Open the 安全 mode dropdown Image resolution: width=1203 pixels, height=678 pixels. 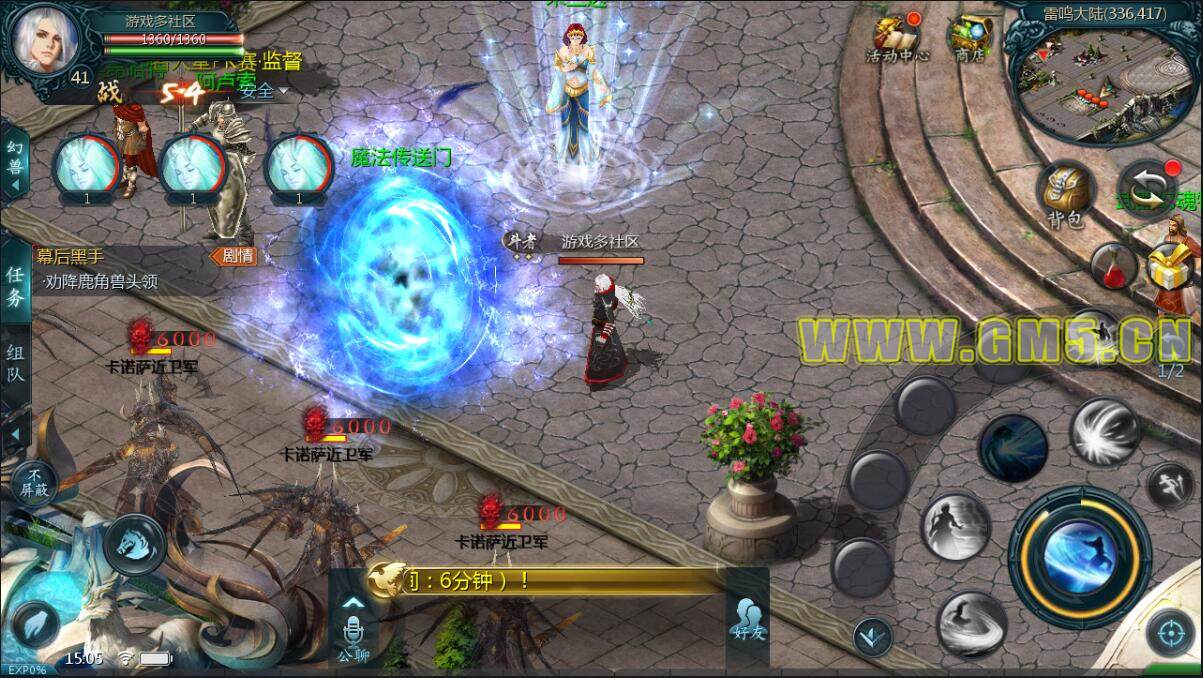(x=263, y=91)
